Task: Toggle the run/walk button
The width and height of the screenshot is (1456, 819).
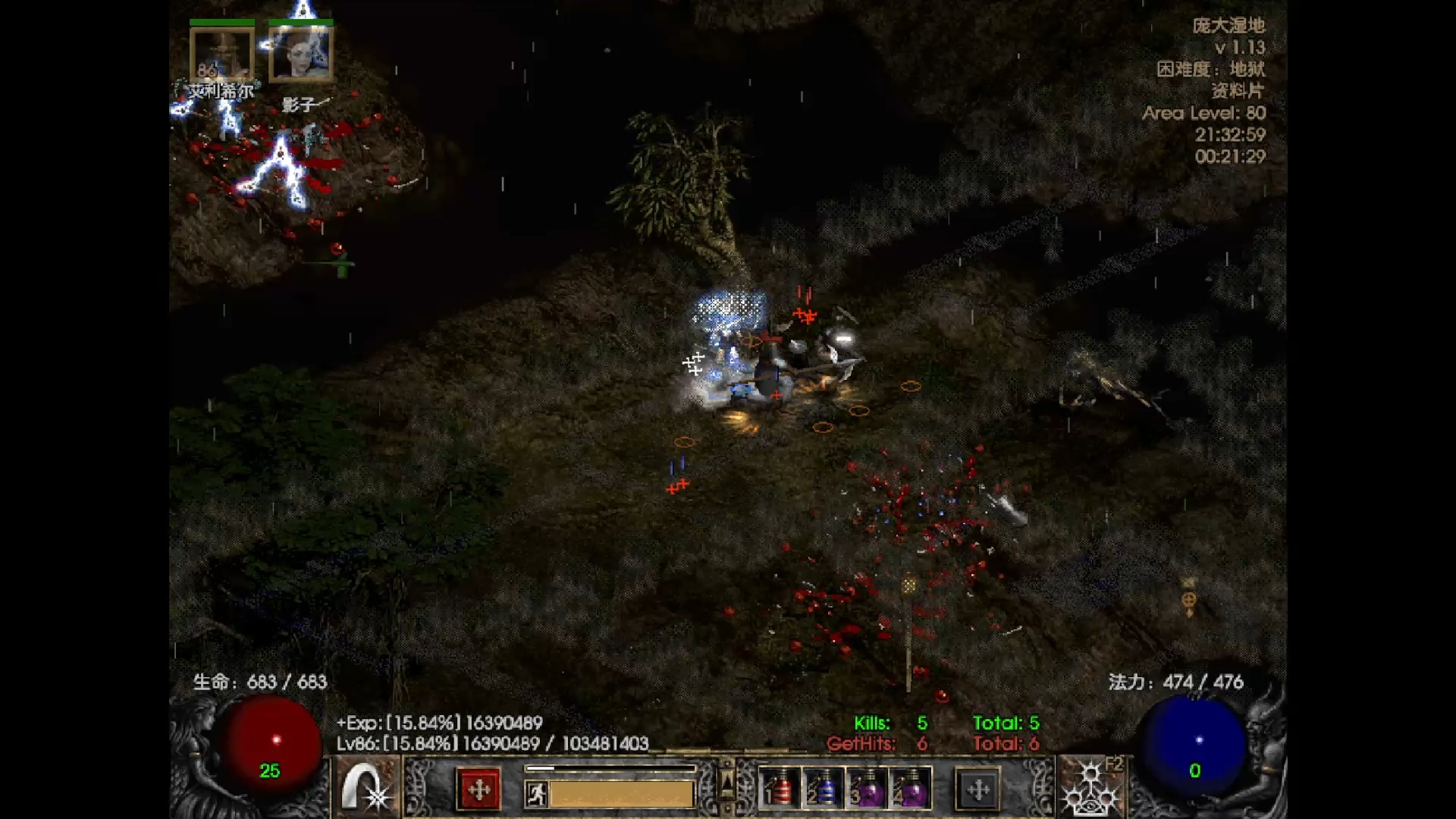Action: [x=536, y=794]
